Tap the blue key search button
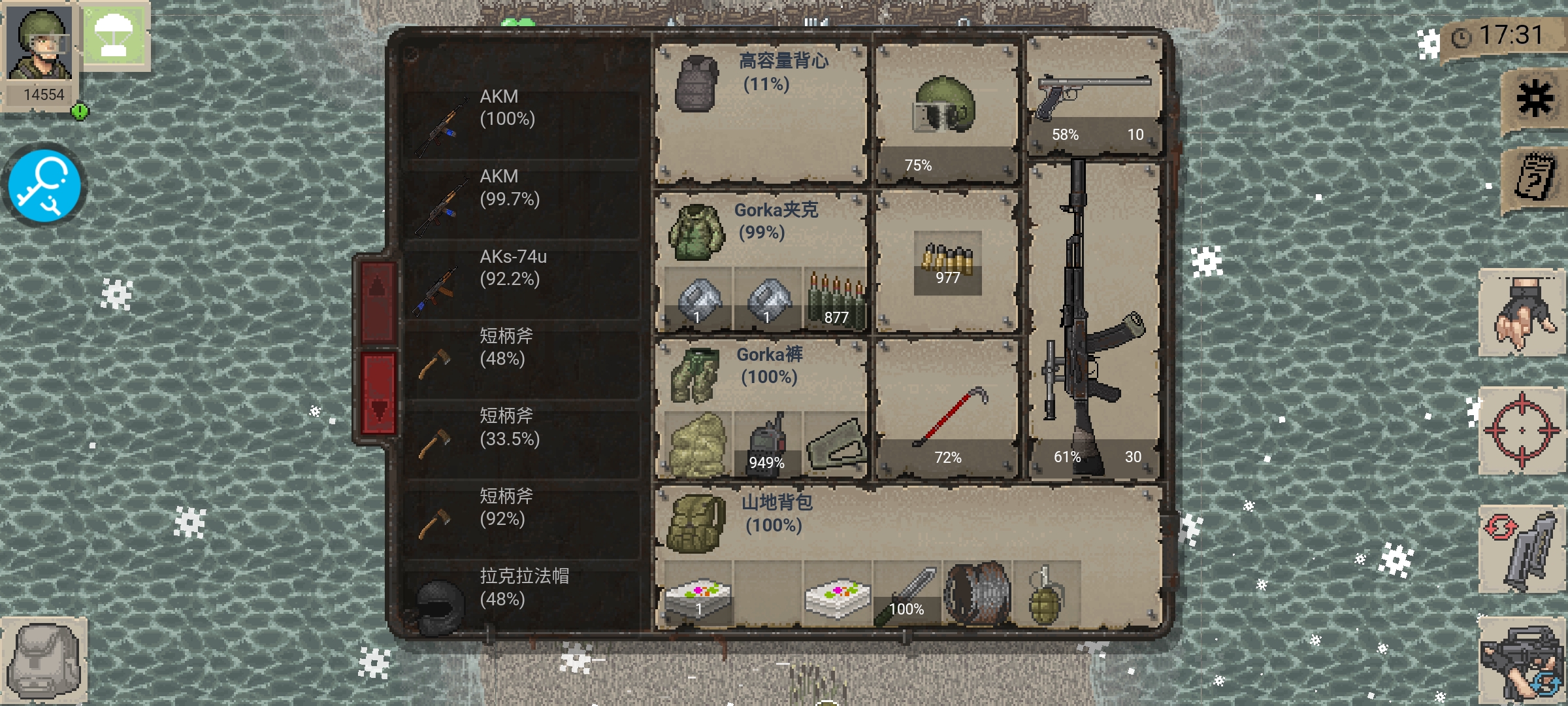 44,186
